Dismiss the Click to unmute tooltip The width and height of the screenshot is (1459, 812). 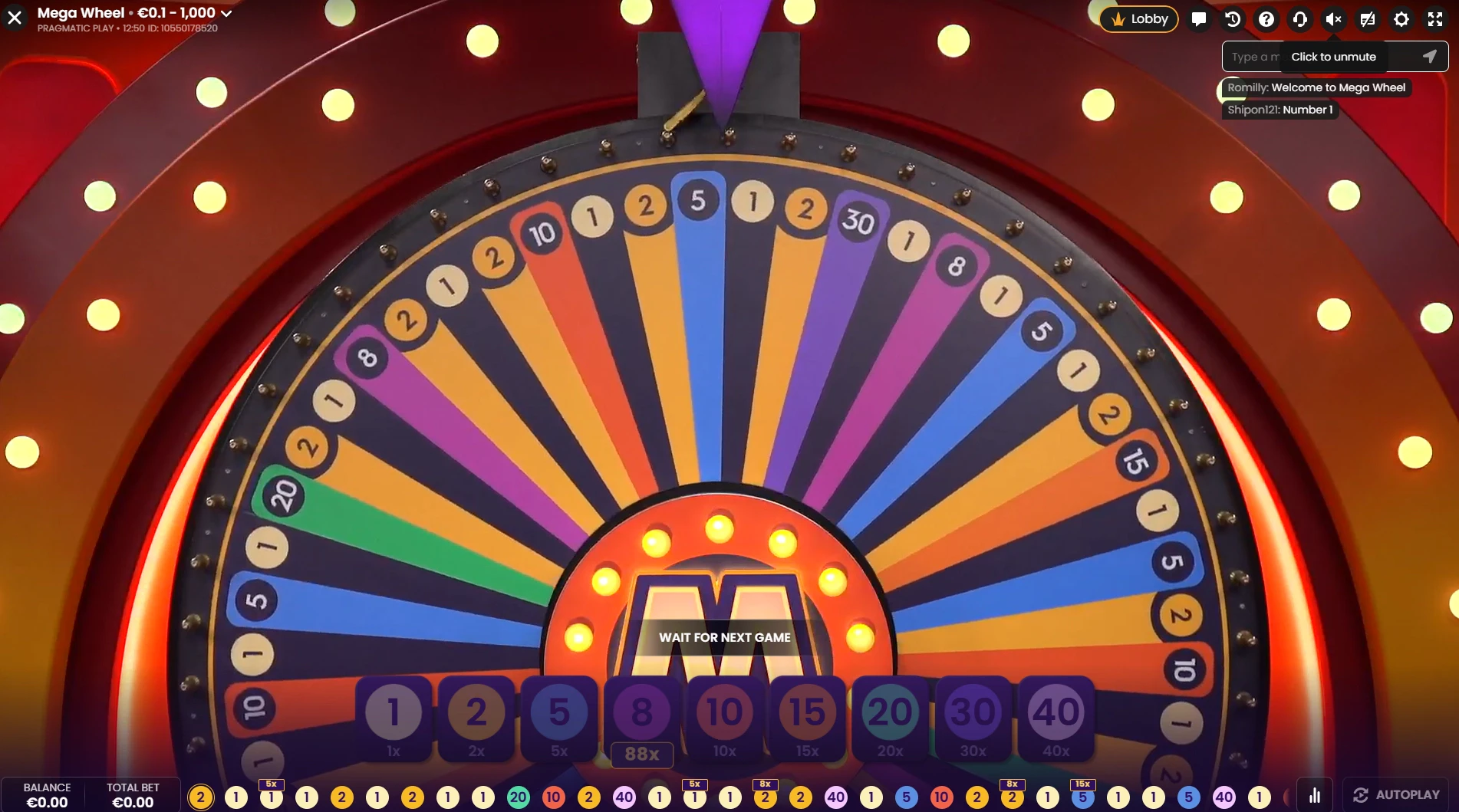(1334, 57)
